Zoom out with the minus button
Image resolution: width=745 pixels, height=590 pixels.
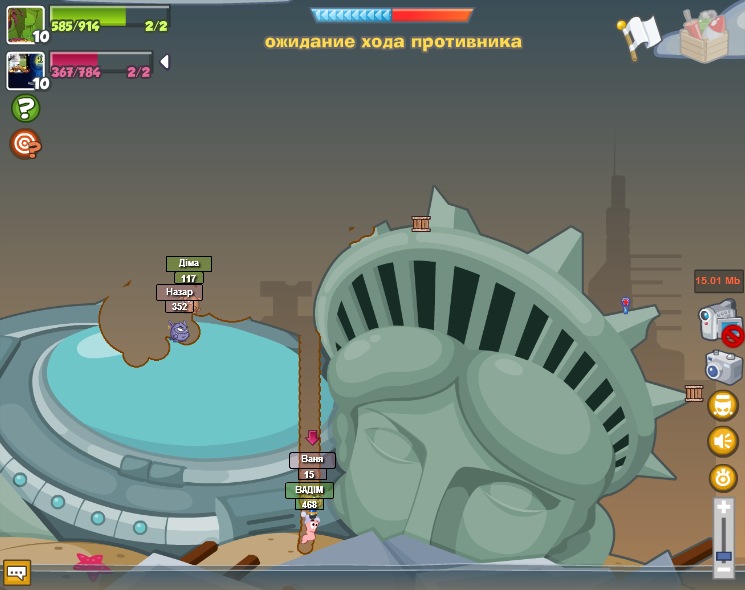pyautogui.click(x=723, y=569)
